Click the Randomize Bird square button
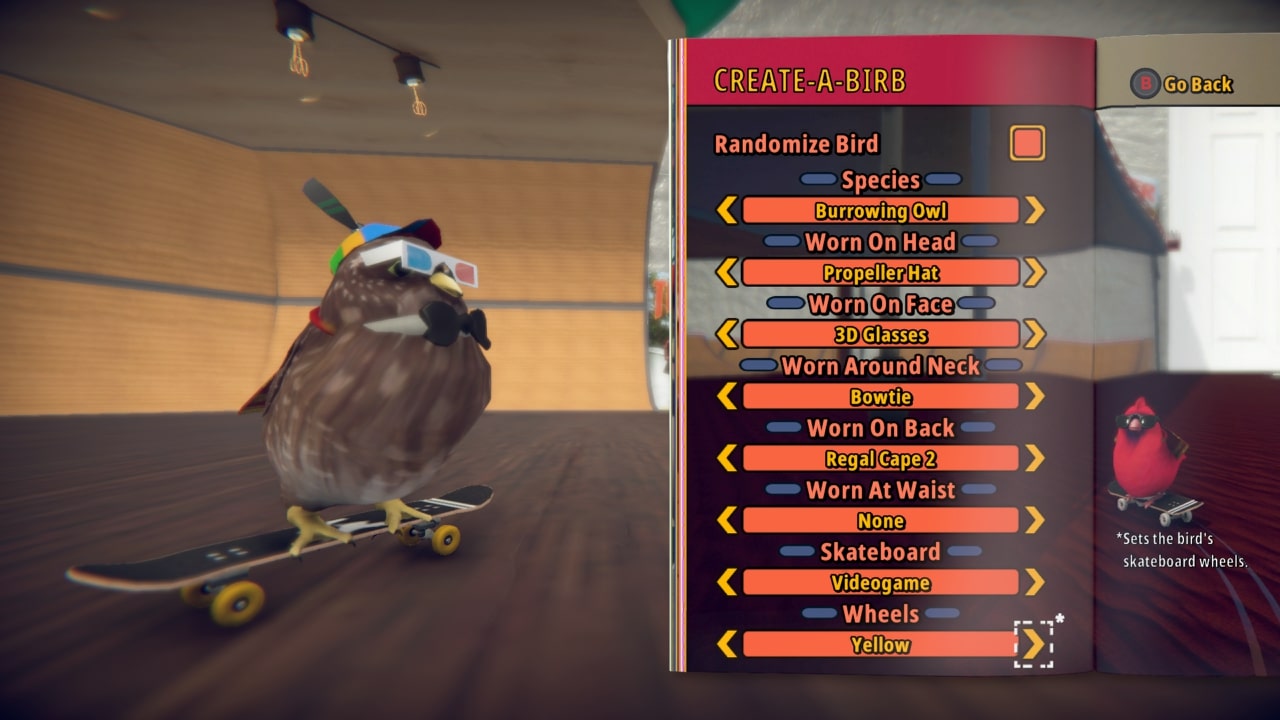 (x=1027, y=143)
